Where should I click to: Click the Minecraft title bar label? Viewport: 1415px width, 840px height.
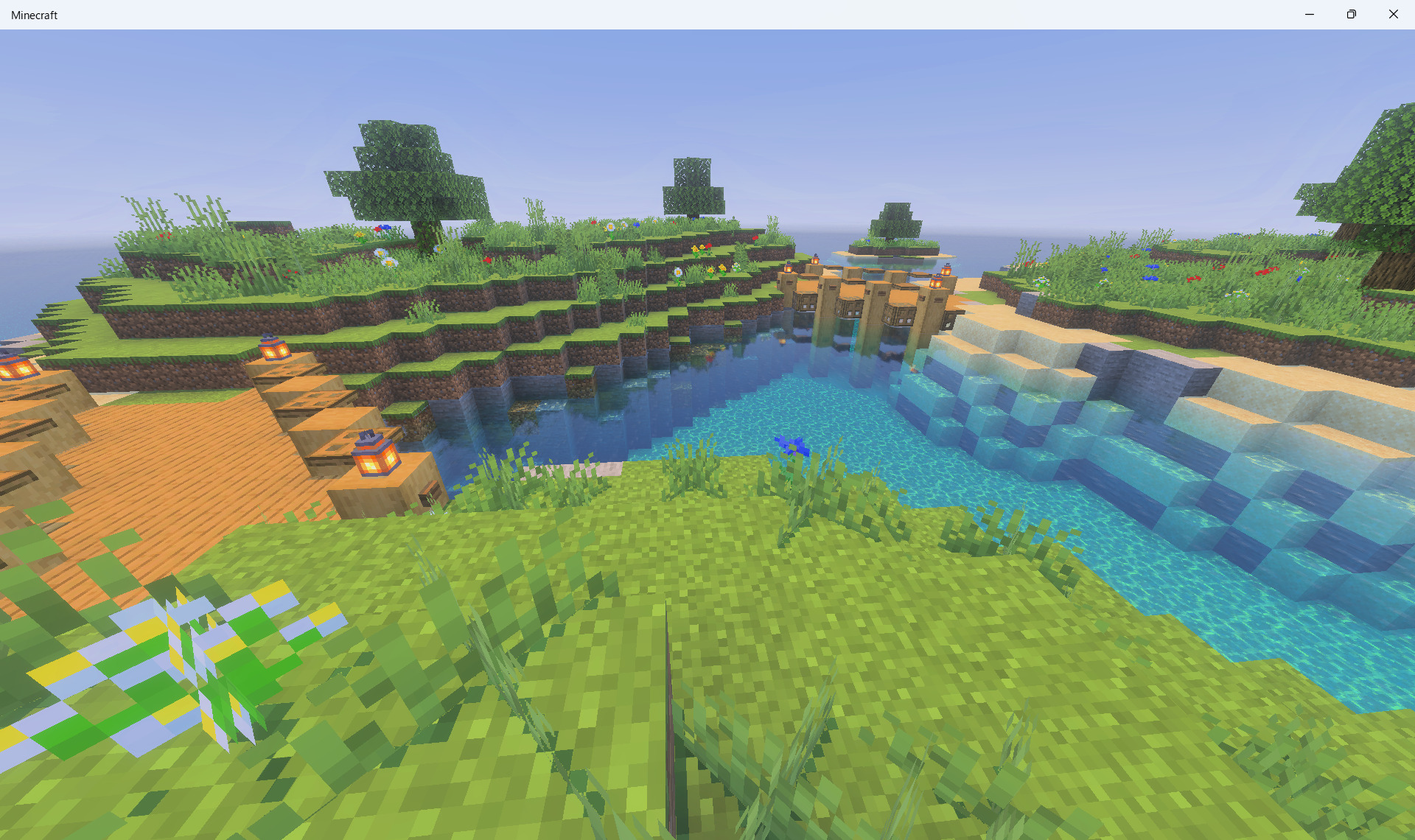[34, 14]
